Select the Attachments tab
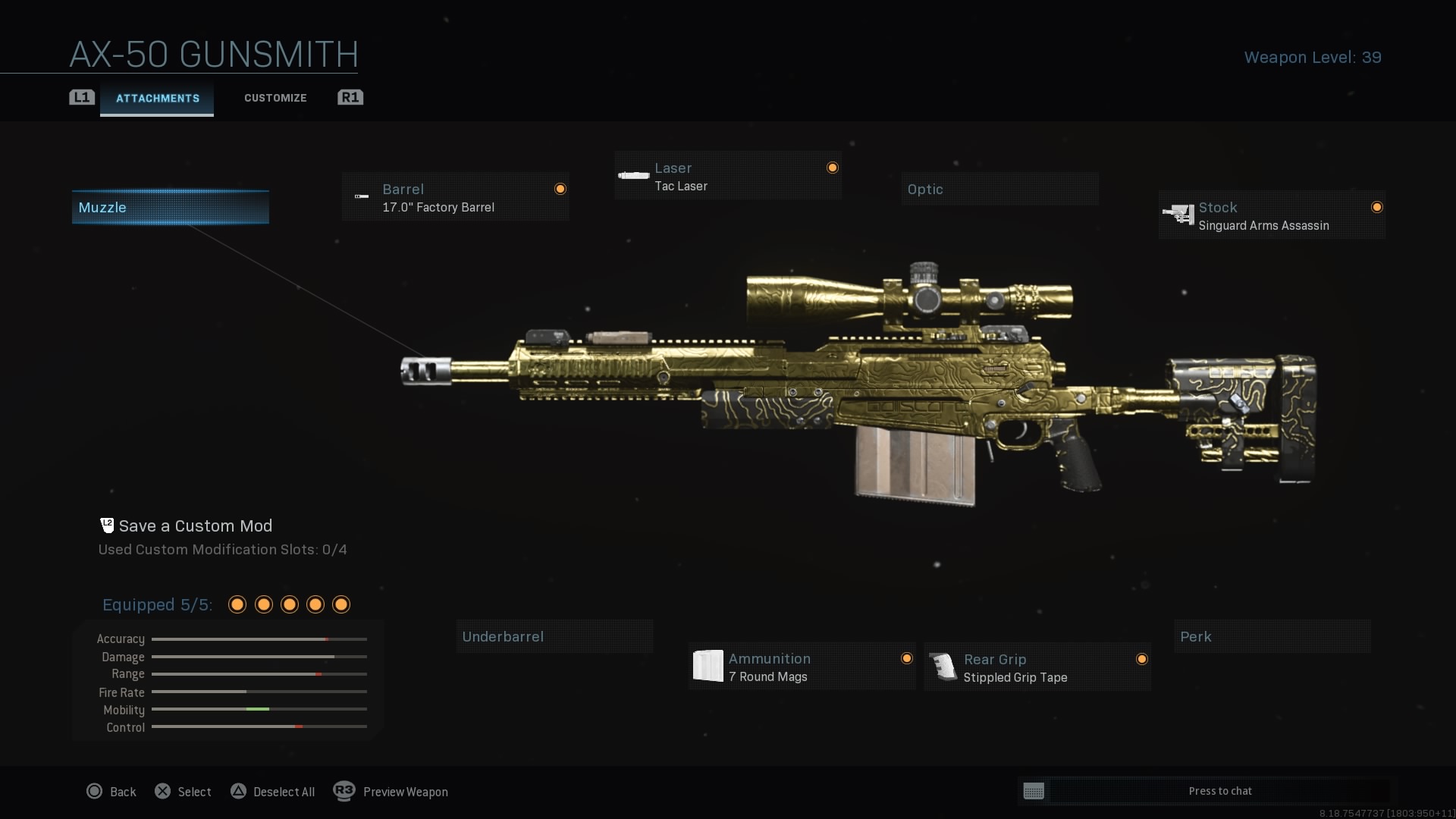 pyautogui.click(x=156, y=98)
